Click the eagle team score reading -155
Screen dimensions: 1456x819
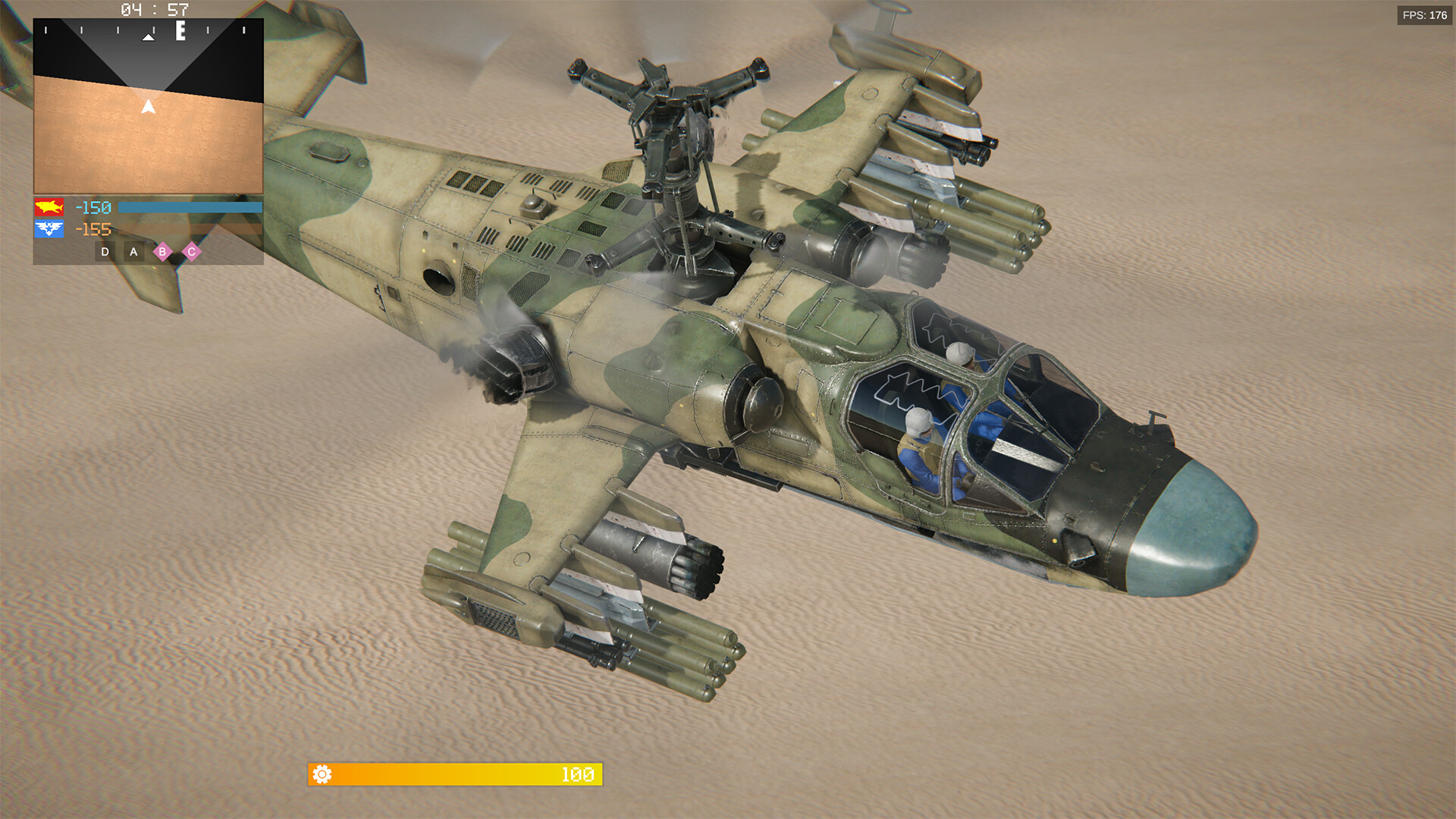93,229
